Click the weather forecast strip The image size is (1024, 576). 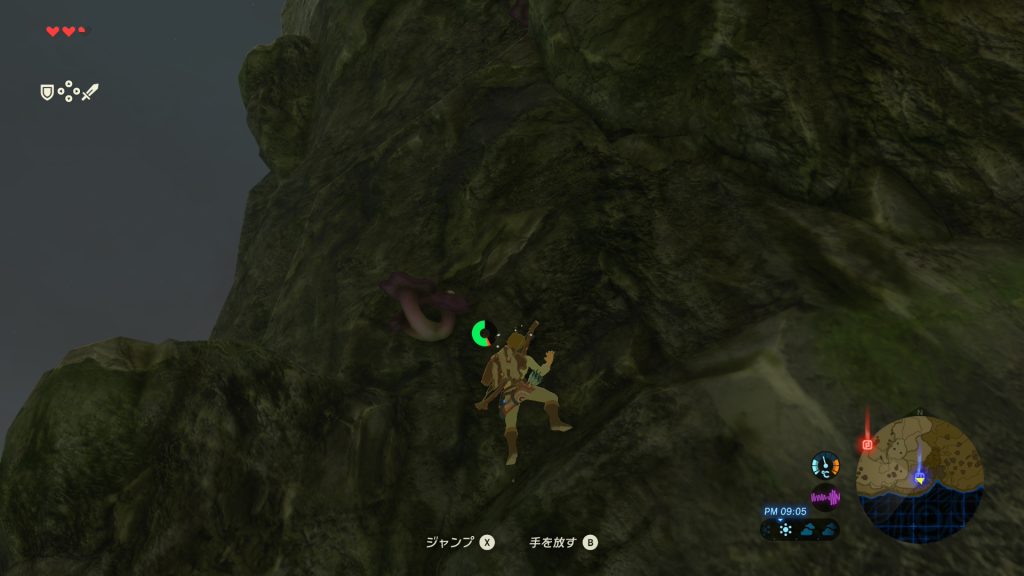(800, 529)
